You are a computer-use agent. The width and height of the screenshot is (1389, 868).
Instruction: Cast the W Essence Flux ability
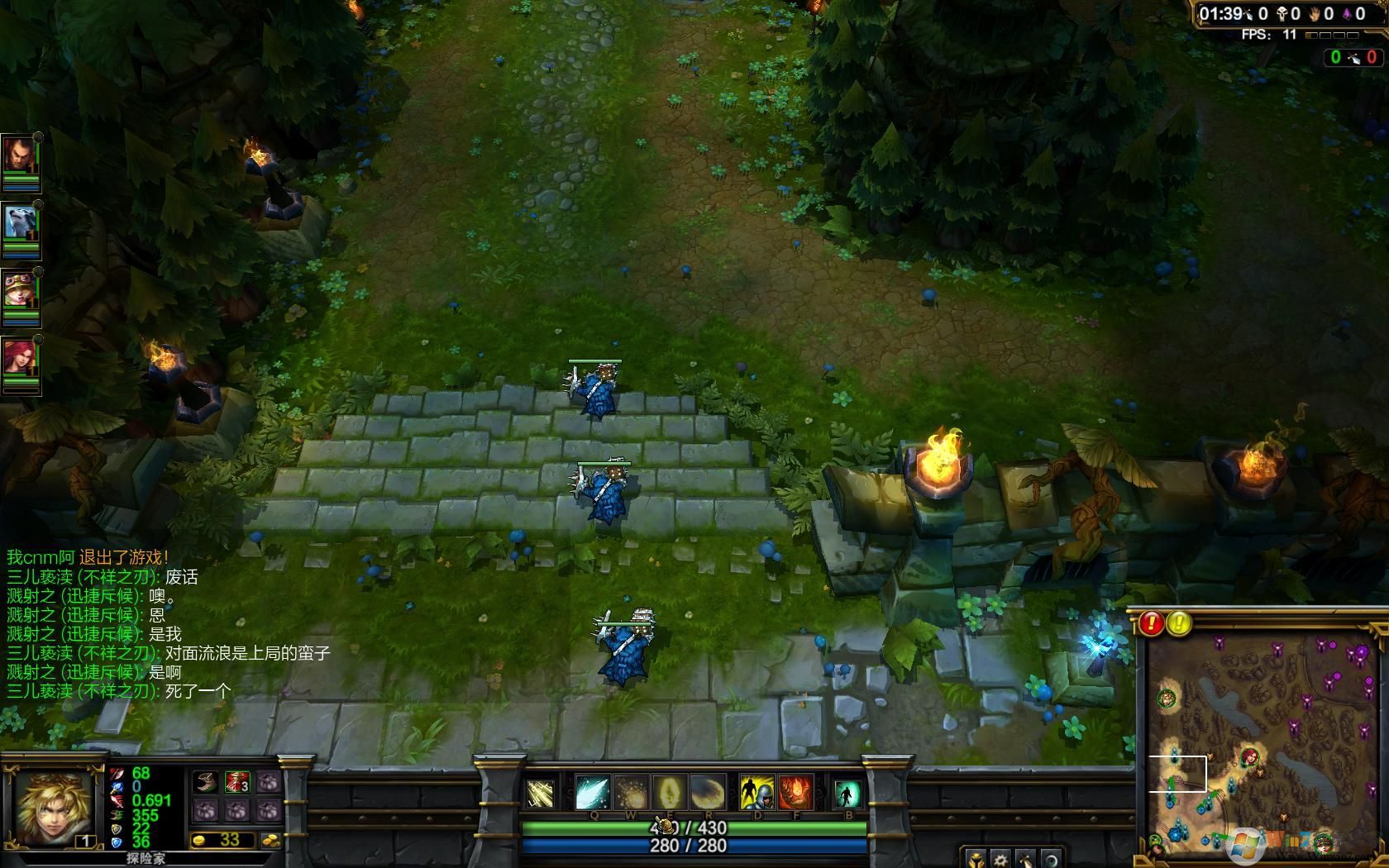(x=629, y=791)
